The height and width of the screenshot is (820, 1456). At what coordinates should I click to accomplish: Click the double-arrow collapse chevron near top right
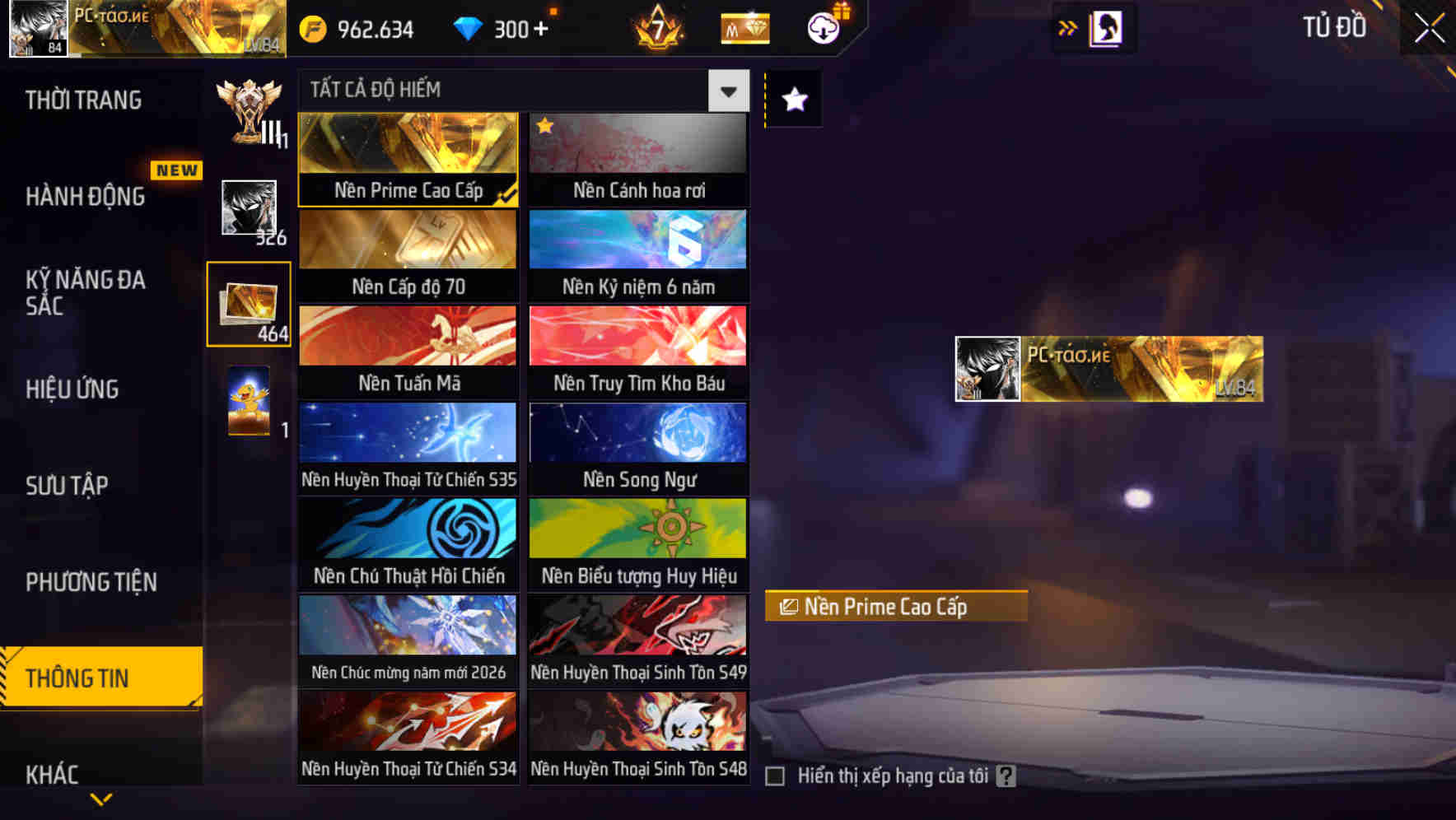1066,27
